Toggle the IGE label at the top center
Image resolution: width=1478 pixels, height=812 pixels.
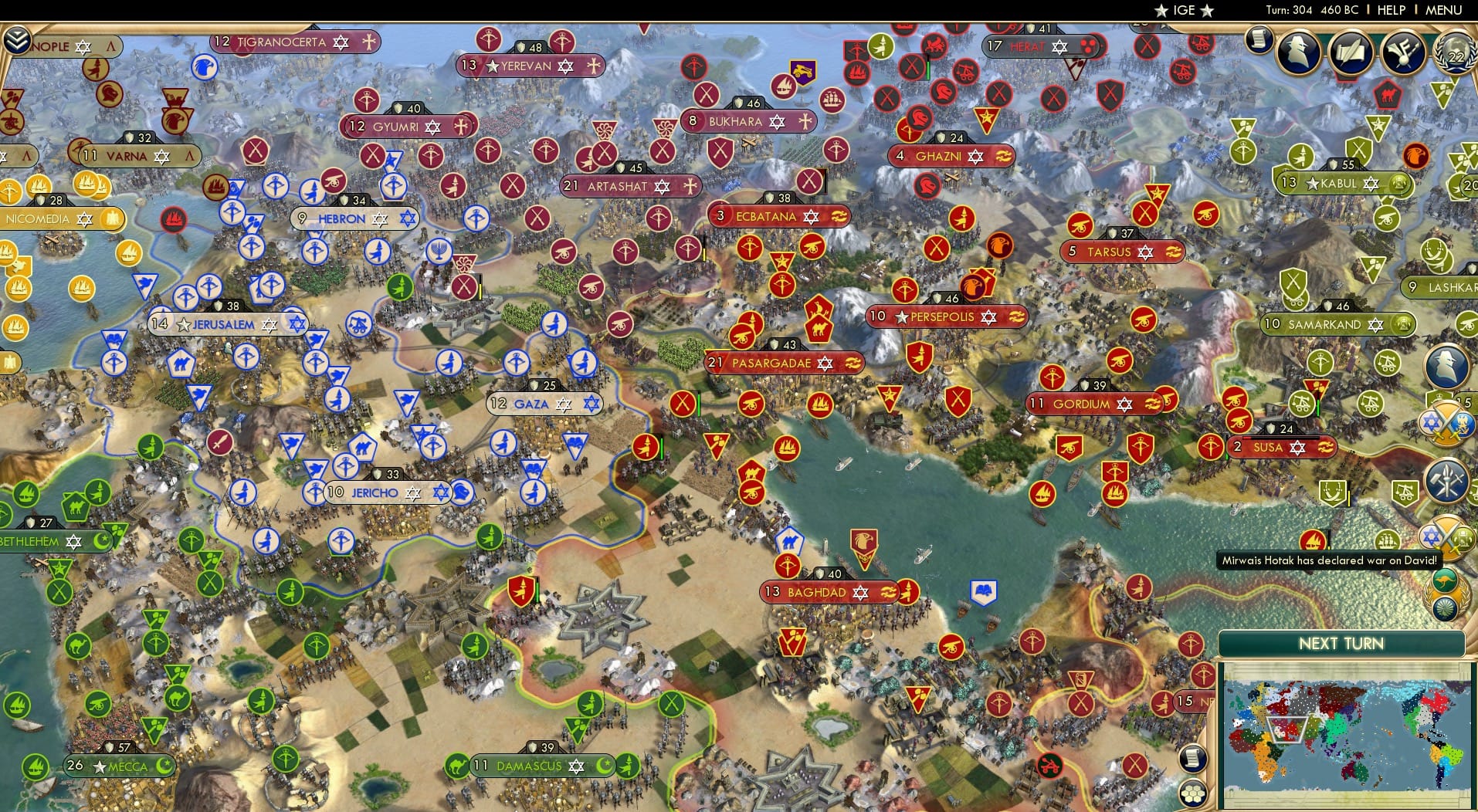pos(1184,11)
